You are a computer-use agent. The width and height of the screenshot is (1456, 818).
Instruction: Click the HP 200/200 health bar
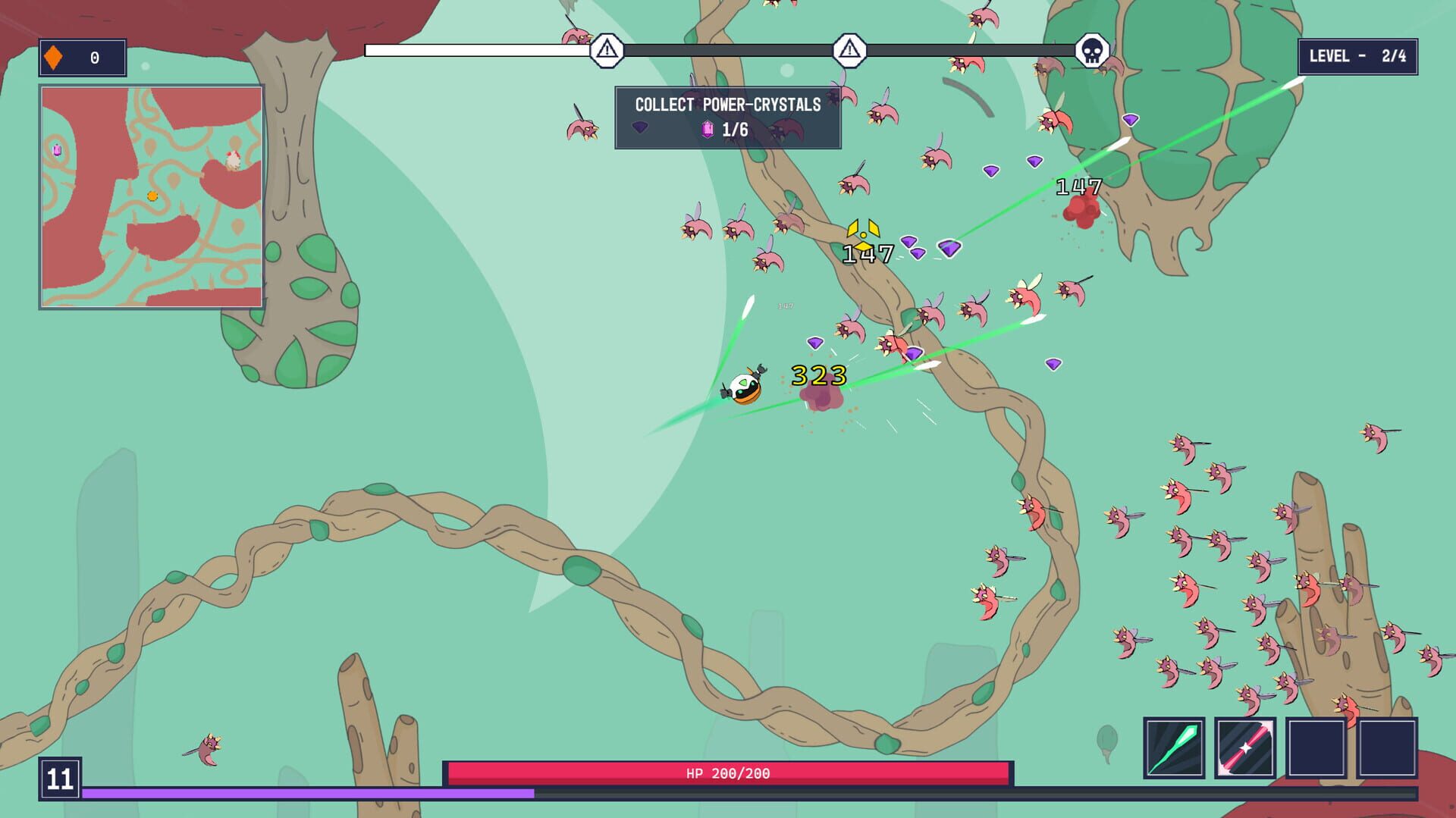pyautogui.click(x=728, y=774)
